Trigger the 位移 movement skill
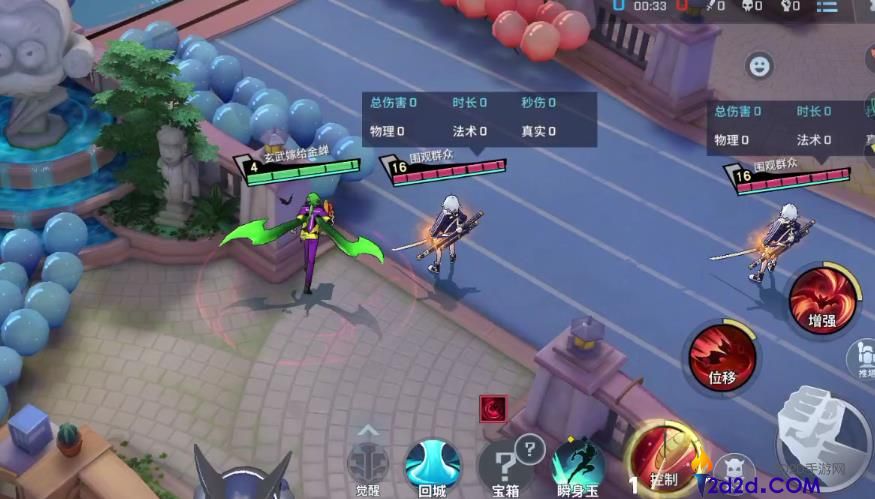The image size is (875, 499). click(723, 356)
